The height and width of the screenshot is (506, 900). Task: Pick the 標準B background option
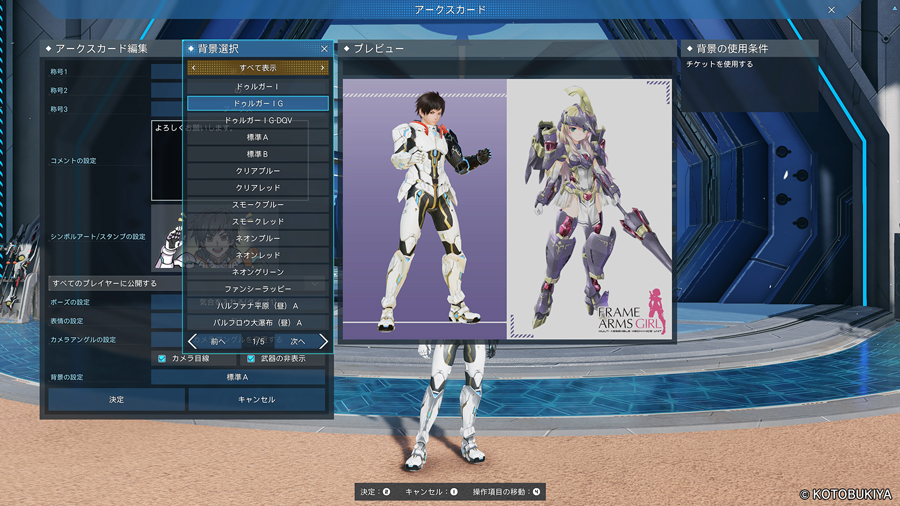click(258, 154)
